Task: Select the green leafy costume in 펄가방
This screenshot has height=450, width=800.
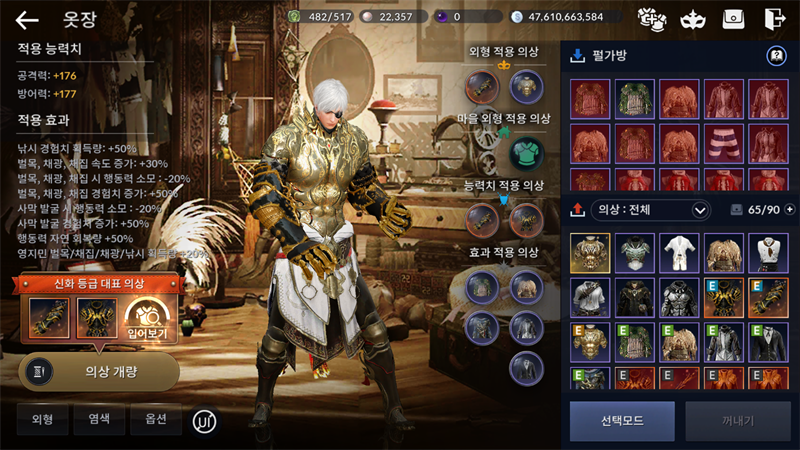Action: pos(634,99)
